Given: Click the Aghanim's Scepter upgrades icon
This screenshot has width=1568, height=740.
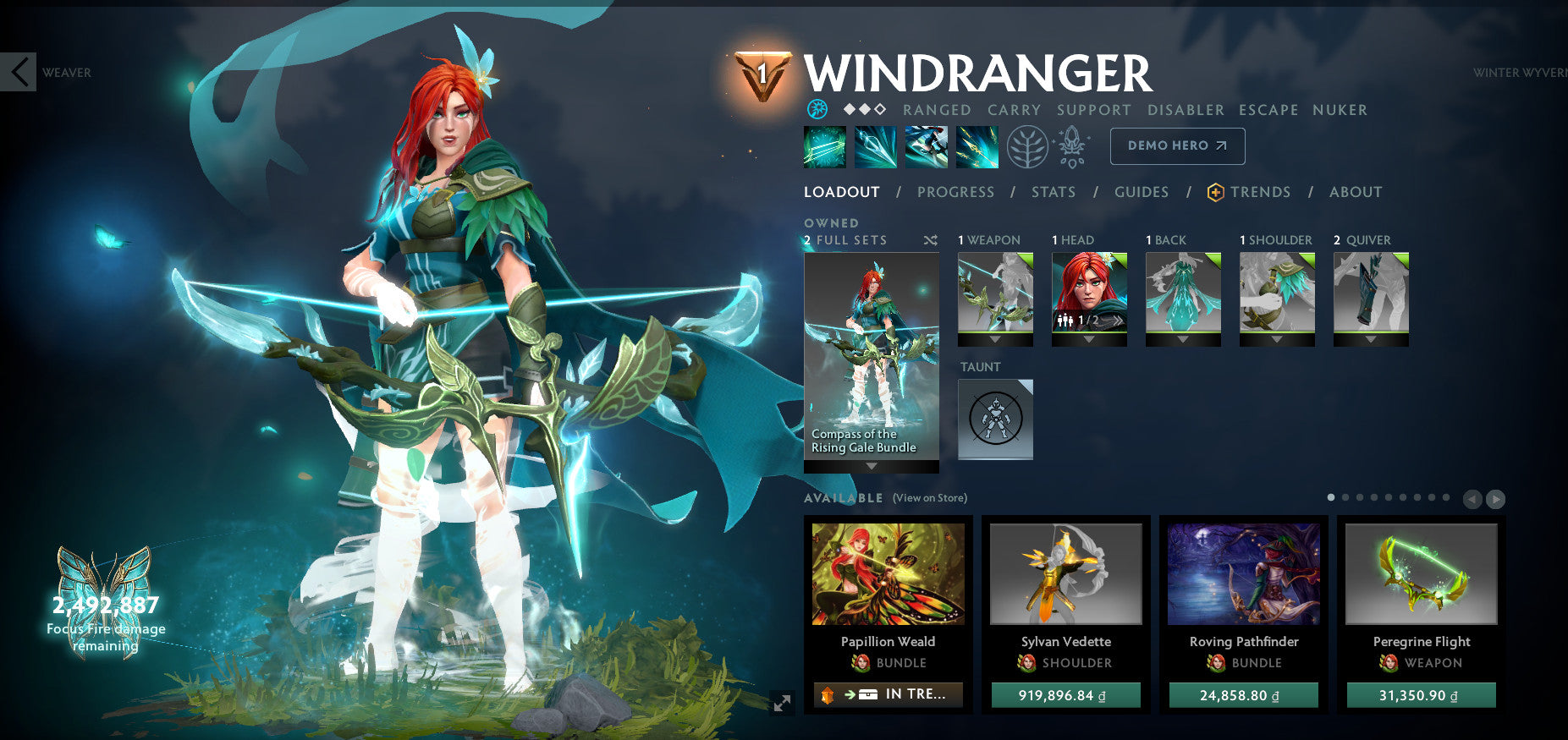Looking at the screenshot, I should coord(1071,145).
